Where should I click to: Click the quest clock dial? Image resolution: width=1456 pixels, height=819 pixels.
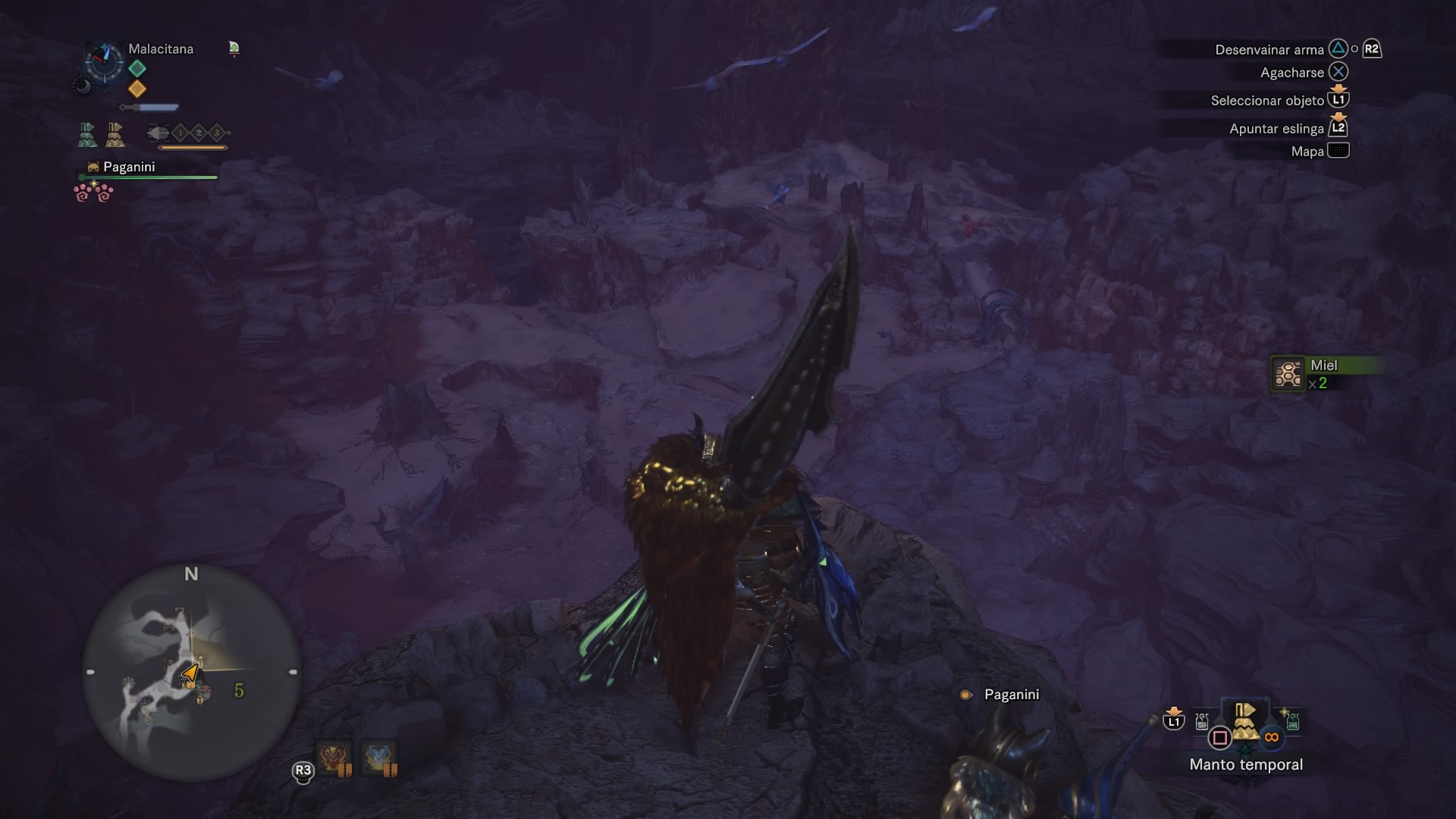[104, 61]
